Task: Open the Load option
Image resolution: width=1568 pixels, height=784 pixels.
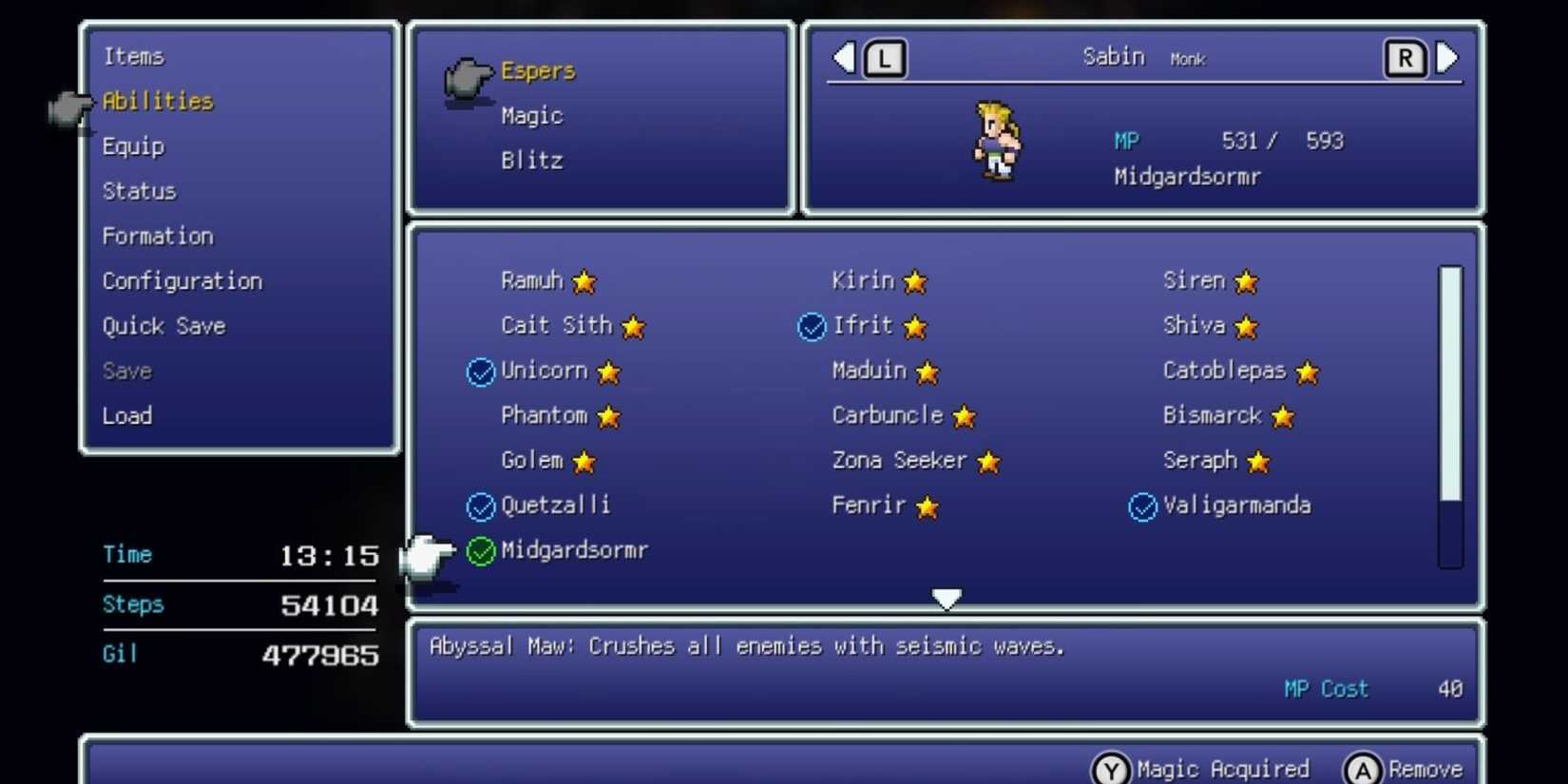Action: click(x=126, y=415)
